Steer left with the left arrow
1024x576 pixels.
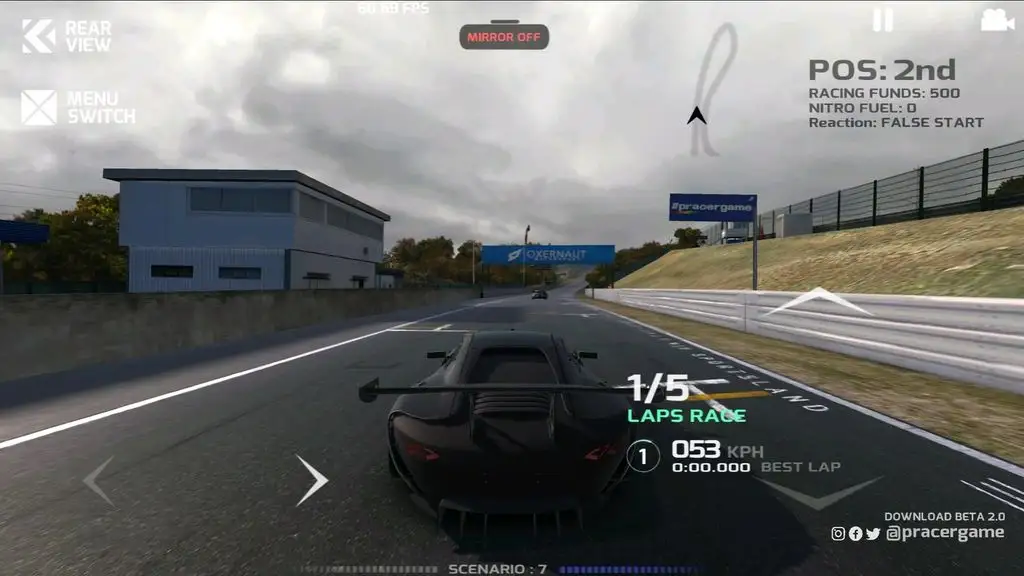coord(98,480)
